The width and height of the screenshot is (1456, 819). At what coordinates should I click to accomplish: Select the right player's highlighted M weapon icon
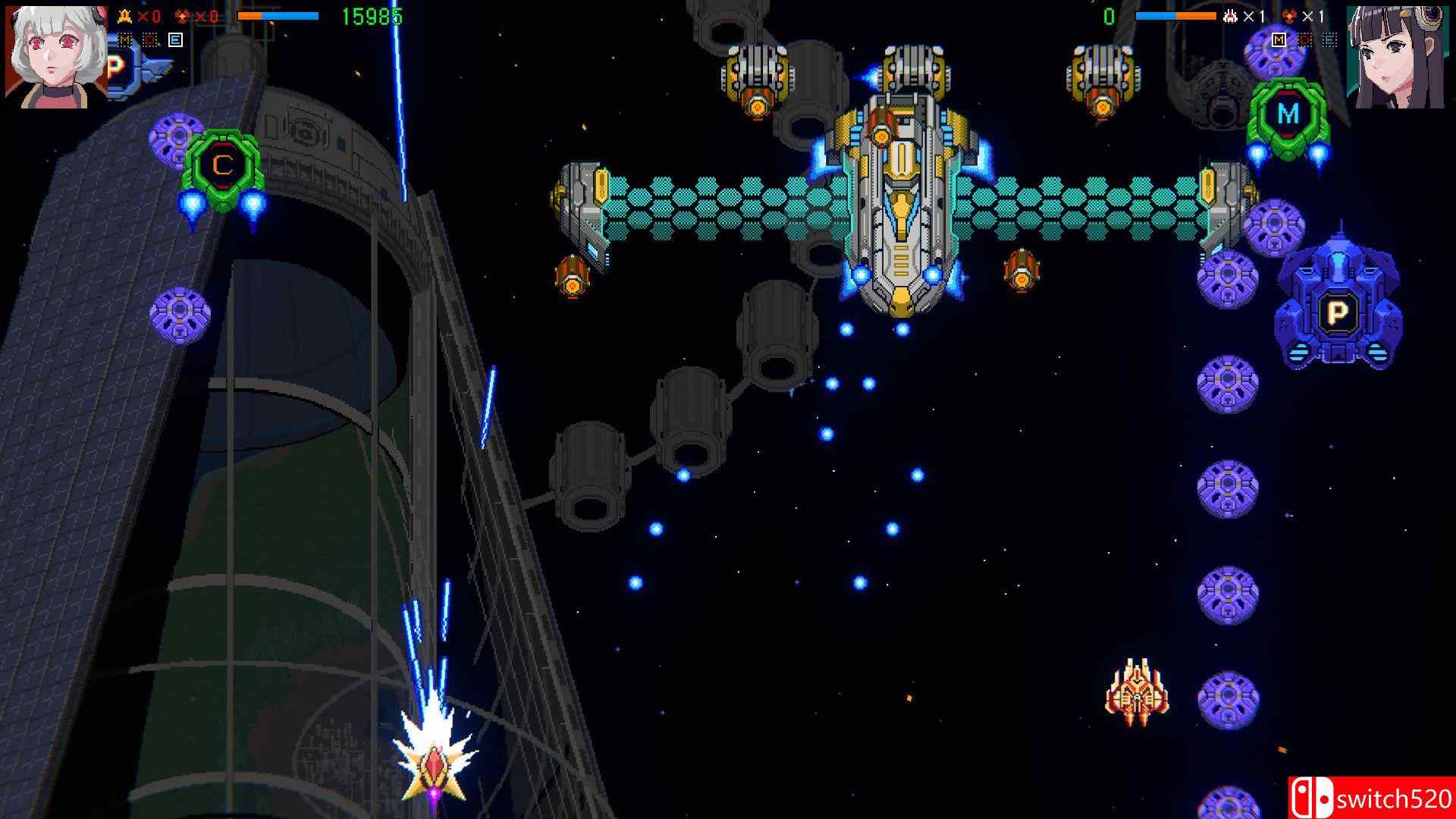pos(1279,39)
